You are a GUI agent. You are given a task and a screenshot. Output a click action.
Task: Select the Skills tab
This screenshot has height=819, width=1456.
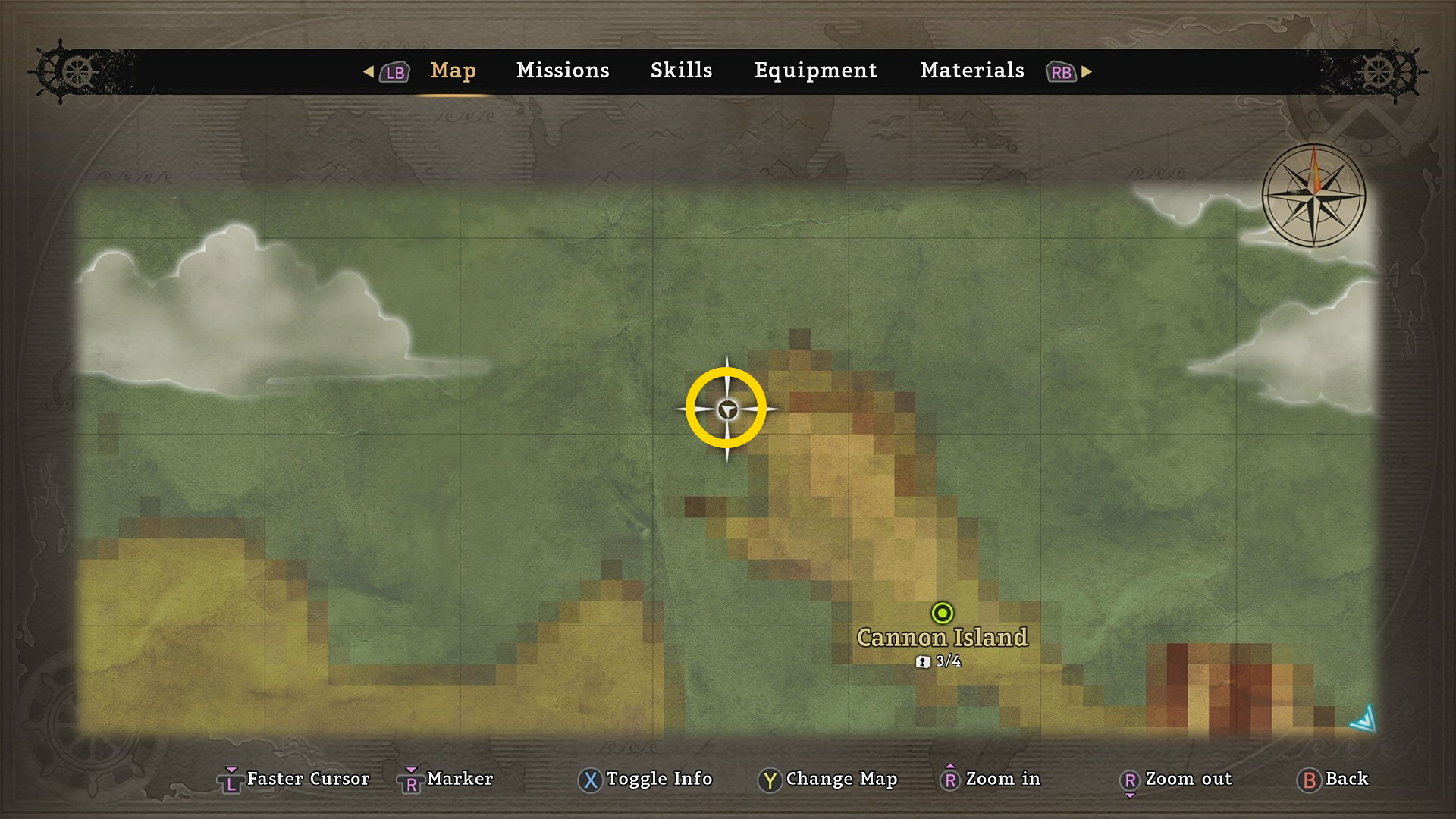click(x=681, y=71)
